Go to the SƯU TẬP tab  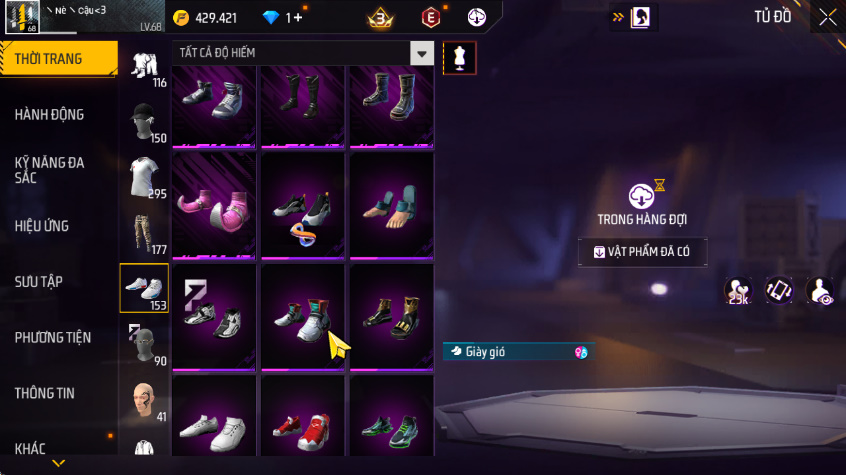(40, 282)
